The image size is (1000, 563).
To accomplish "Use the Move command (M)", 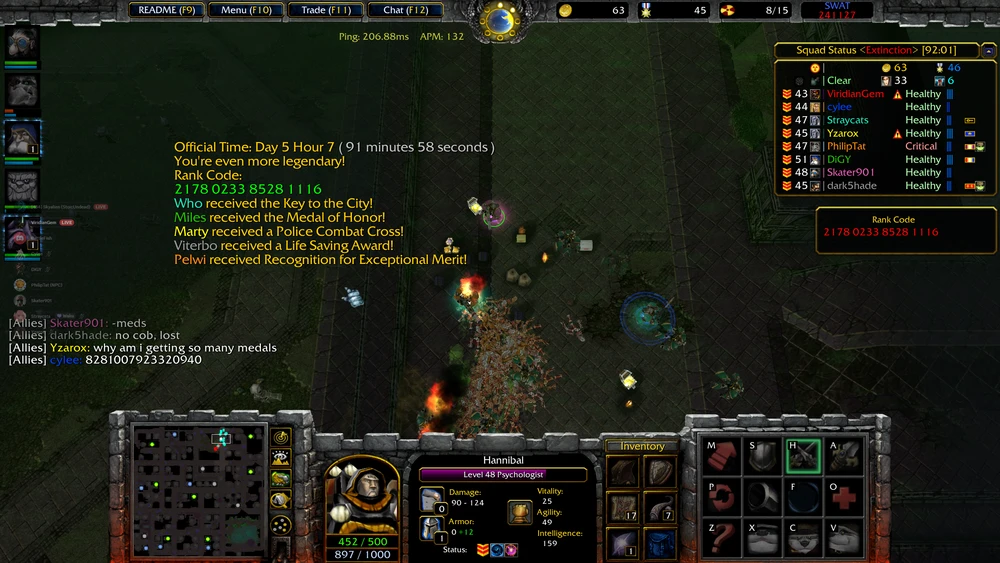I will coord(720,456).
